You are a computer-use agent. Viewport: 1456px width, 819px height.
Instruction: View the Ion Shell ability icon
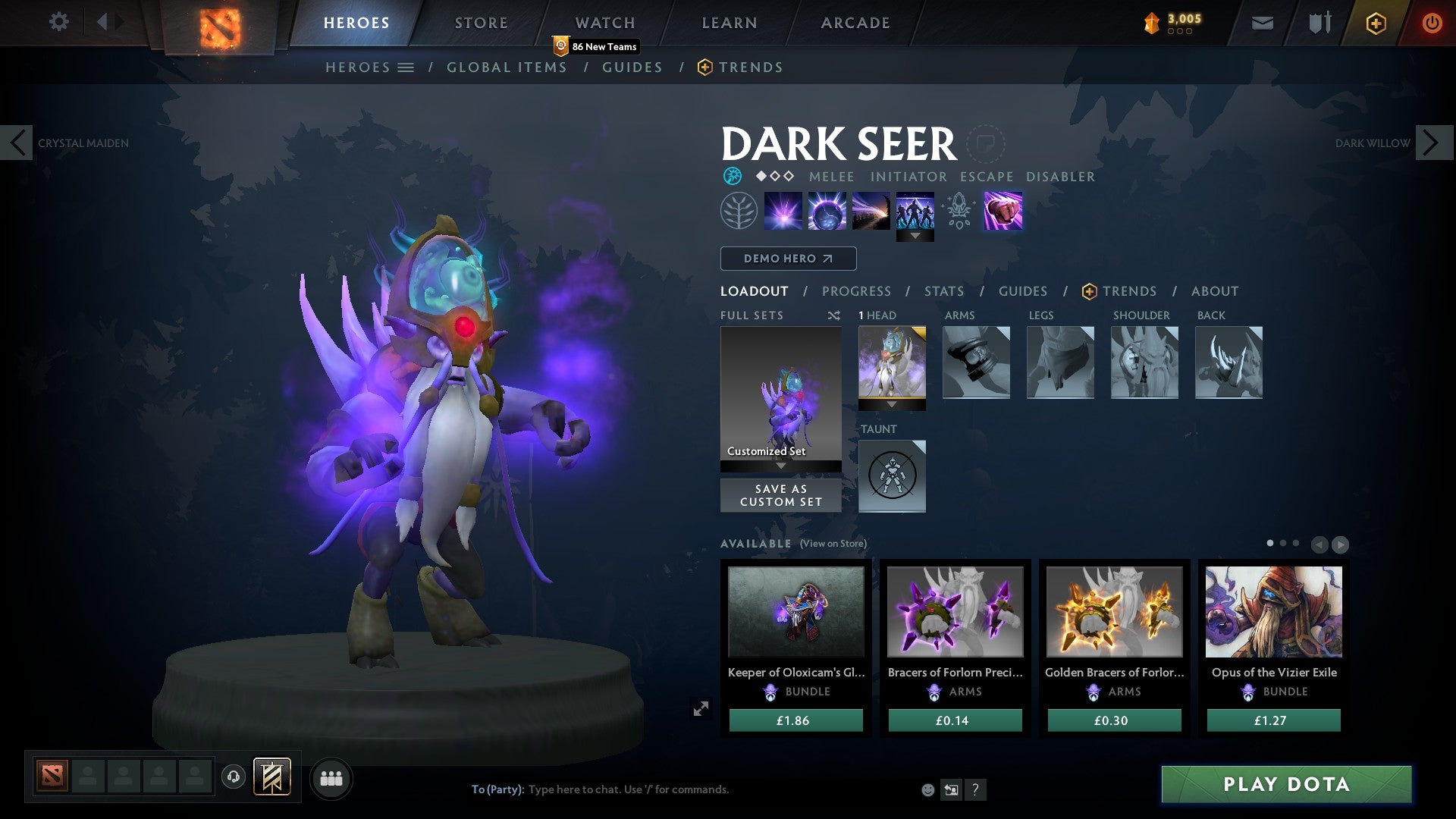tap(828, 210)
